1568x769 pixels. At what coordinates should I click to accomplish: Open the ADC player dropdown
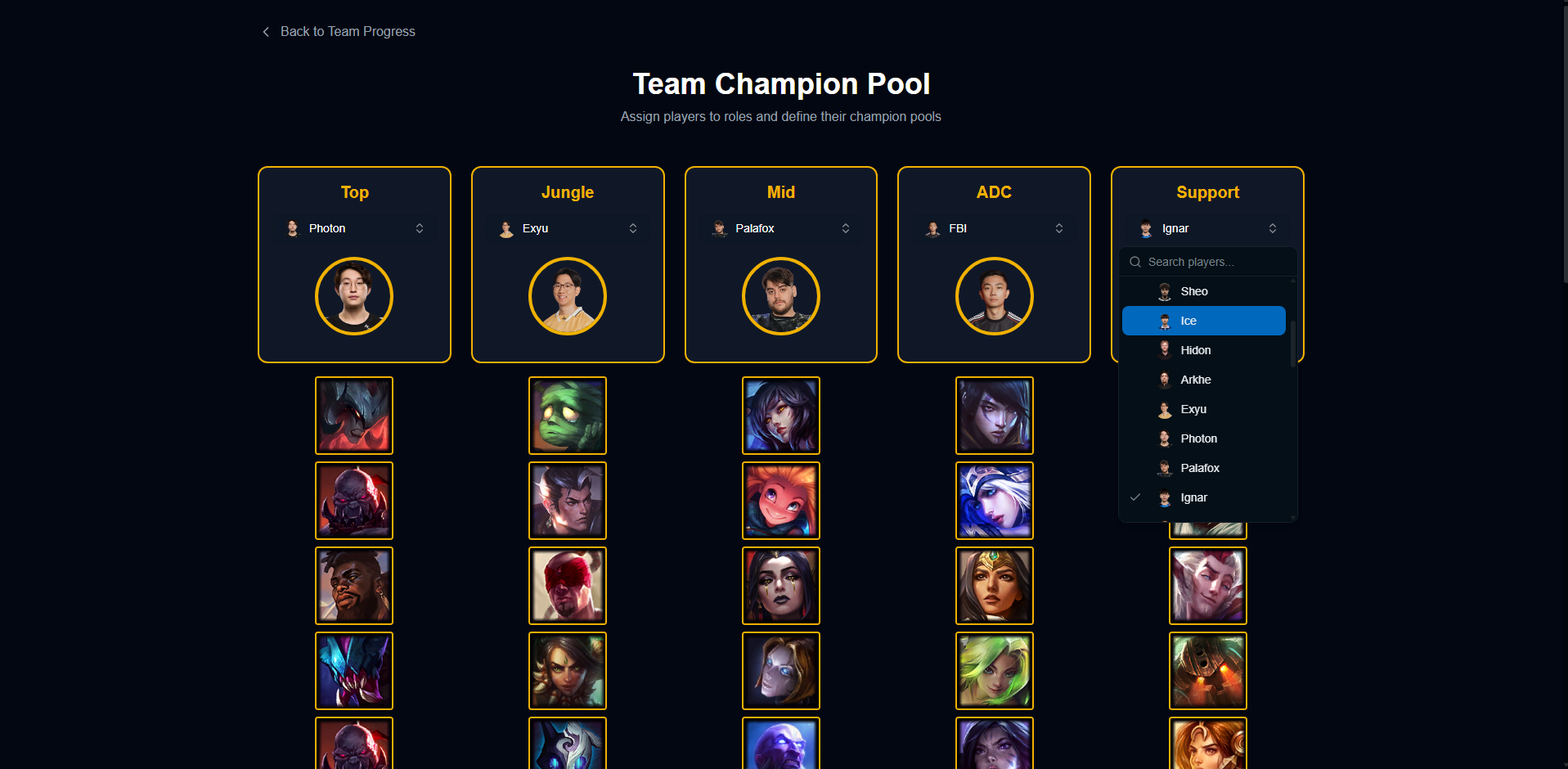pos(994,228)
